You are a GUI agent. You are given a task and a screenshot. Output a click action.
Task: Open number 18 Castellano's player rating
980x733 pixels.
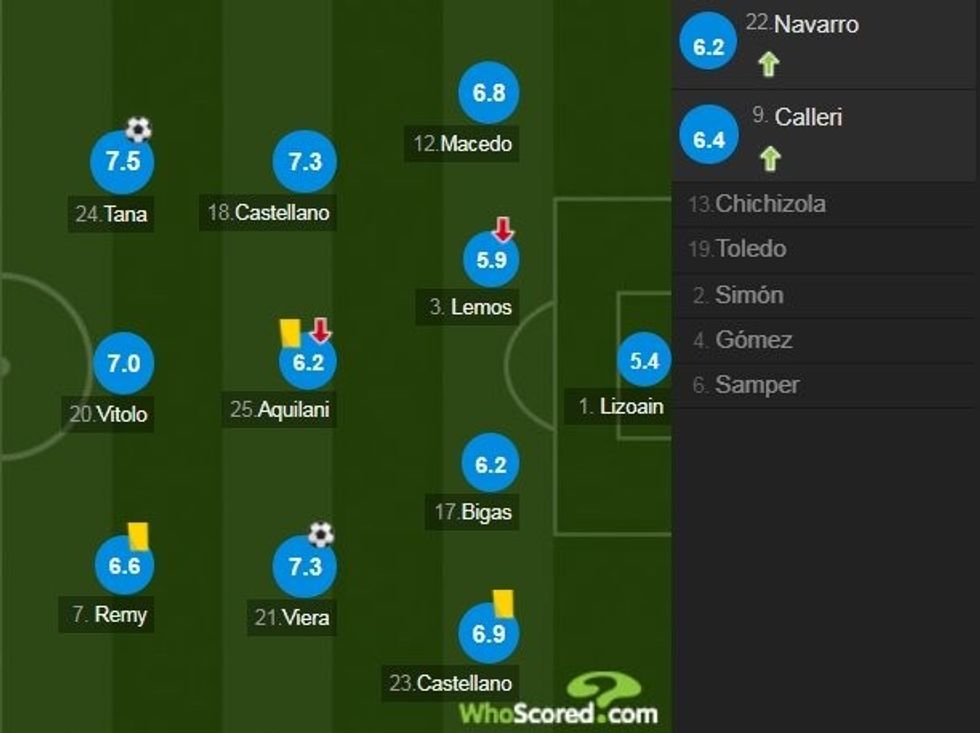304,162
